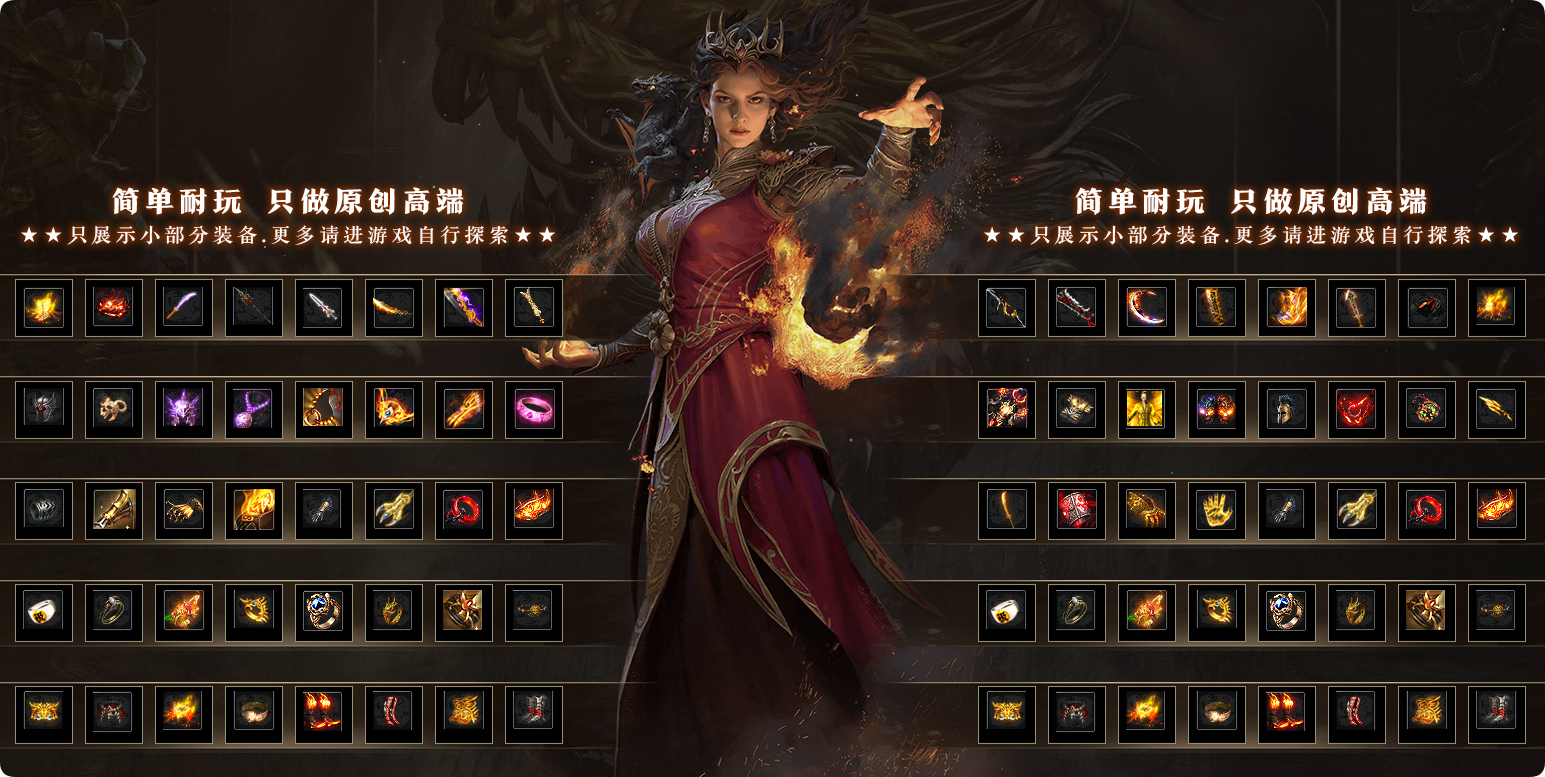Select the glowing golden open hand

click(x=1216, y=511)
